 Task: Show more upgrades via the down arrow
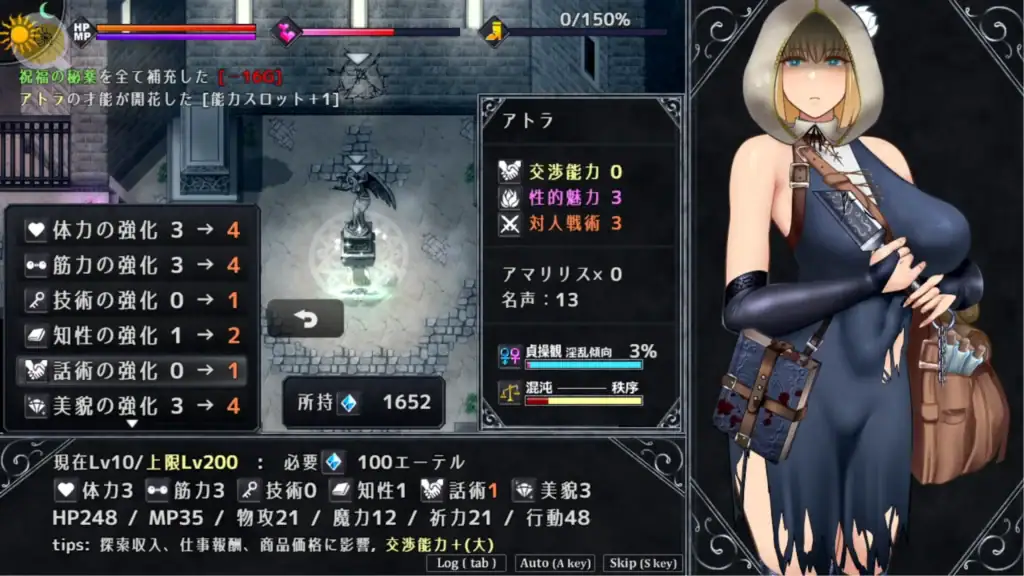(132, 424)
